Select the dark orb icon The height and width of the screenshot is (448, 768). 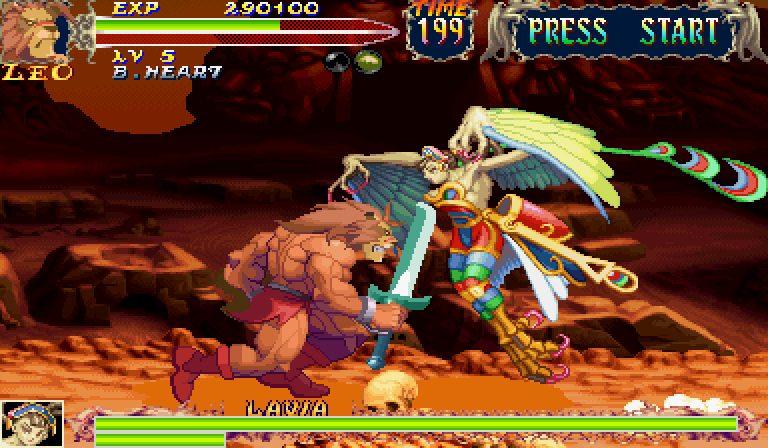tap(337, 61)
